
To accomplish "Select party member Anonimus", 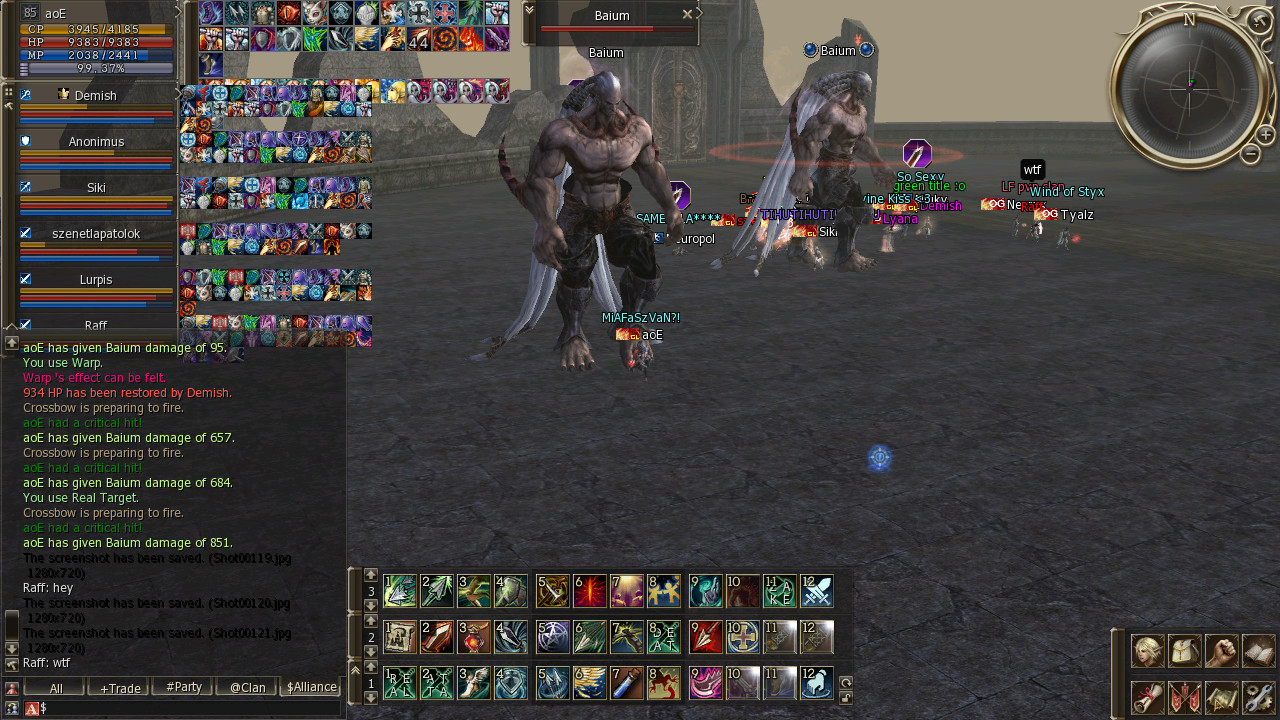I will click(x=96, y=142).
